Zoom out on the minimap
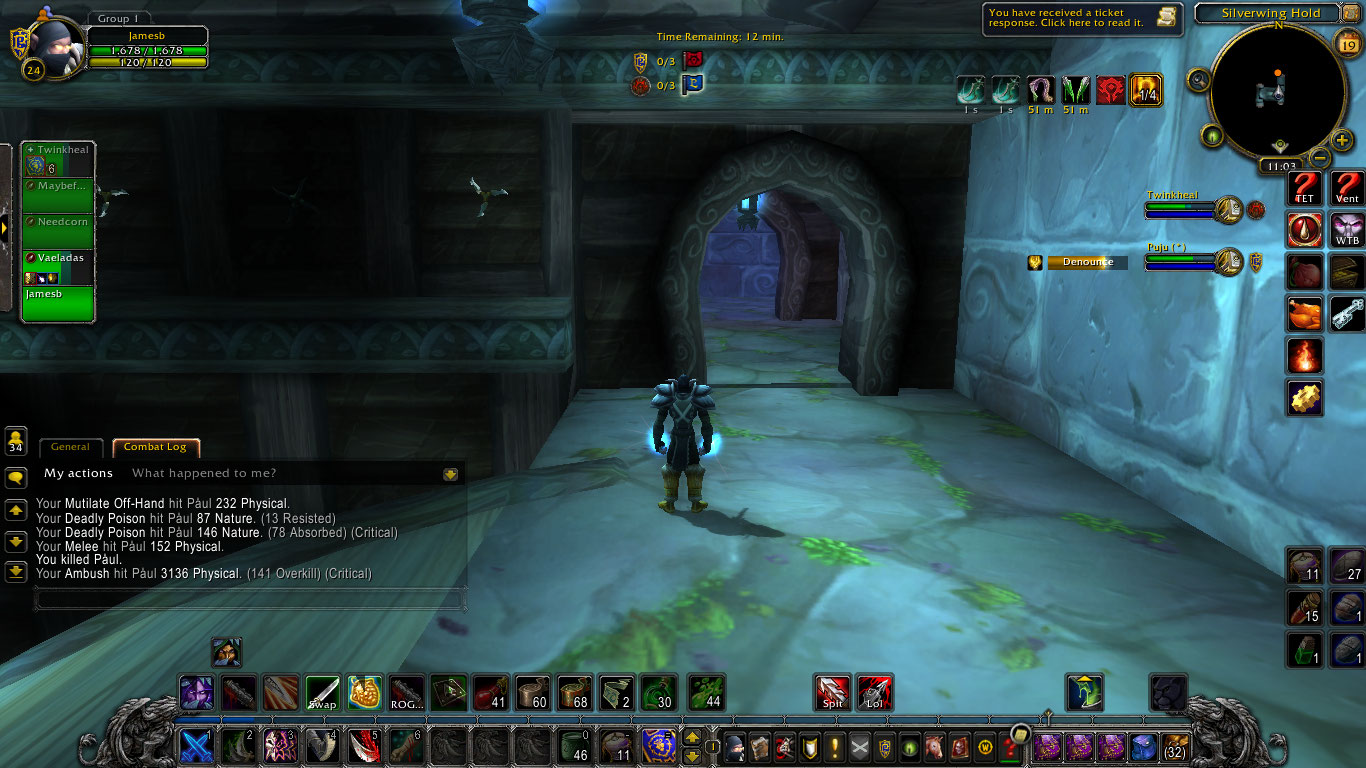 [1320, 158]
